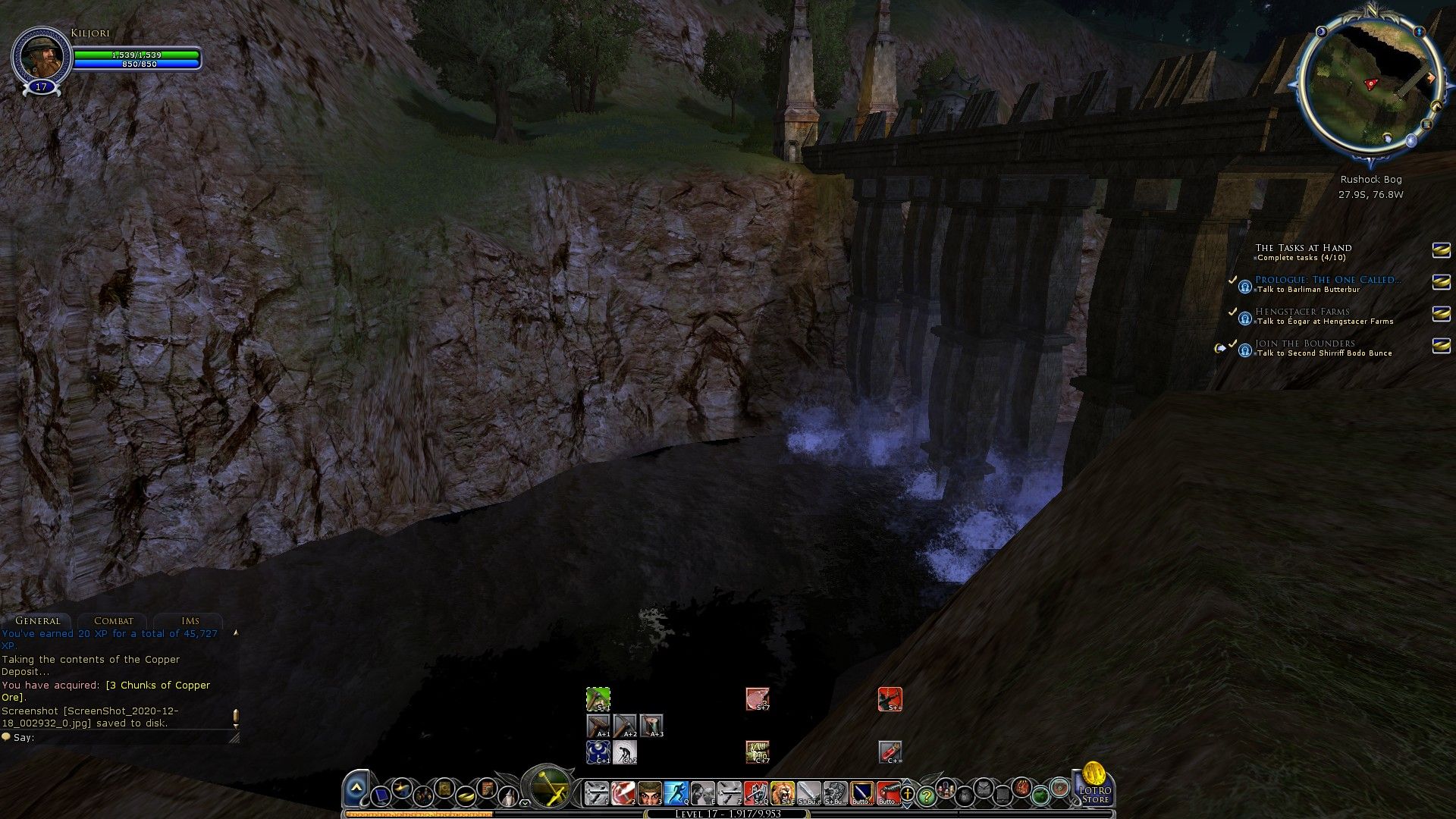Switch to the IMS chat tab
1456x819 pixels.
click(x=190, y=620)
